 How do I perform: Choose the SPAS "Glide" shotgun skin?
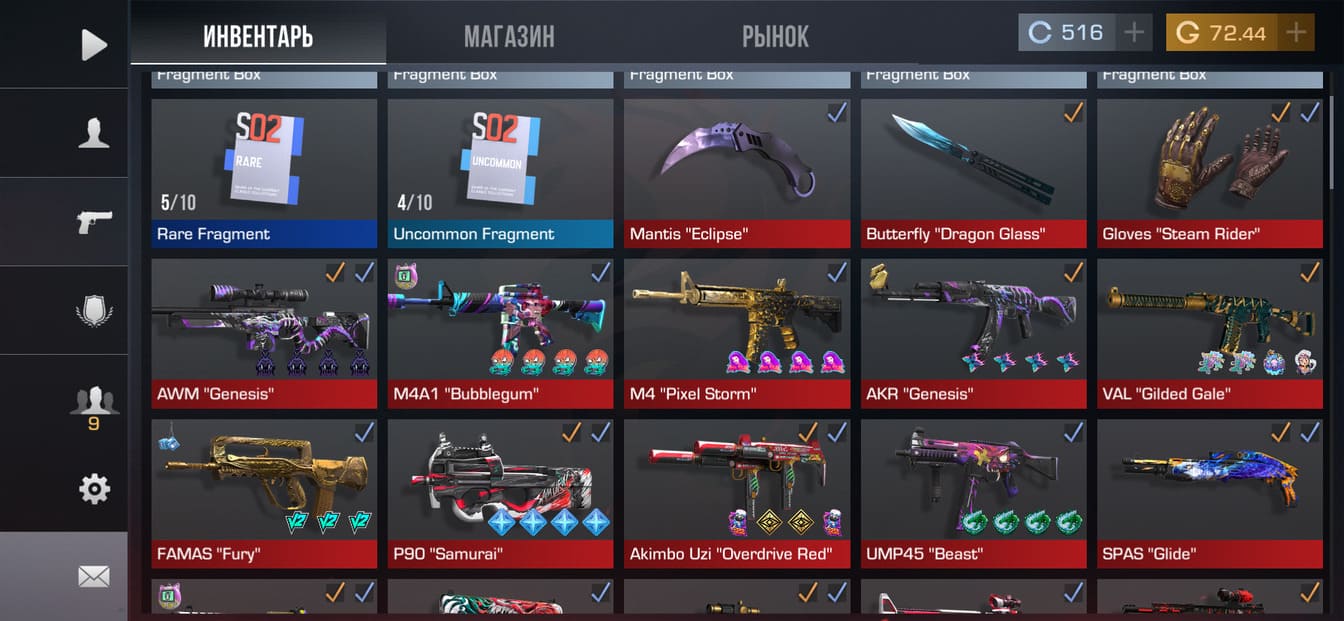tap(1209, 492)
